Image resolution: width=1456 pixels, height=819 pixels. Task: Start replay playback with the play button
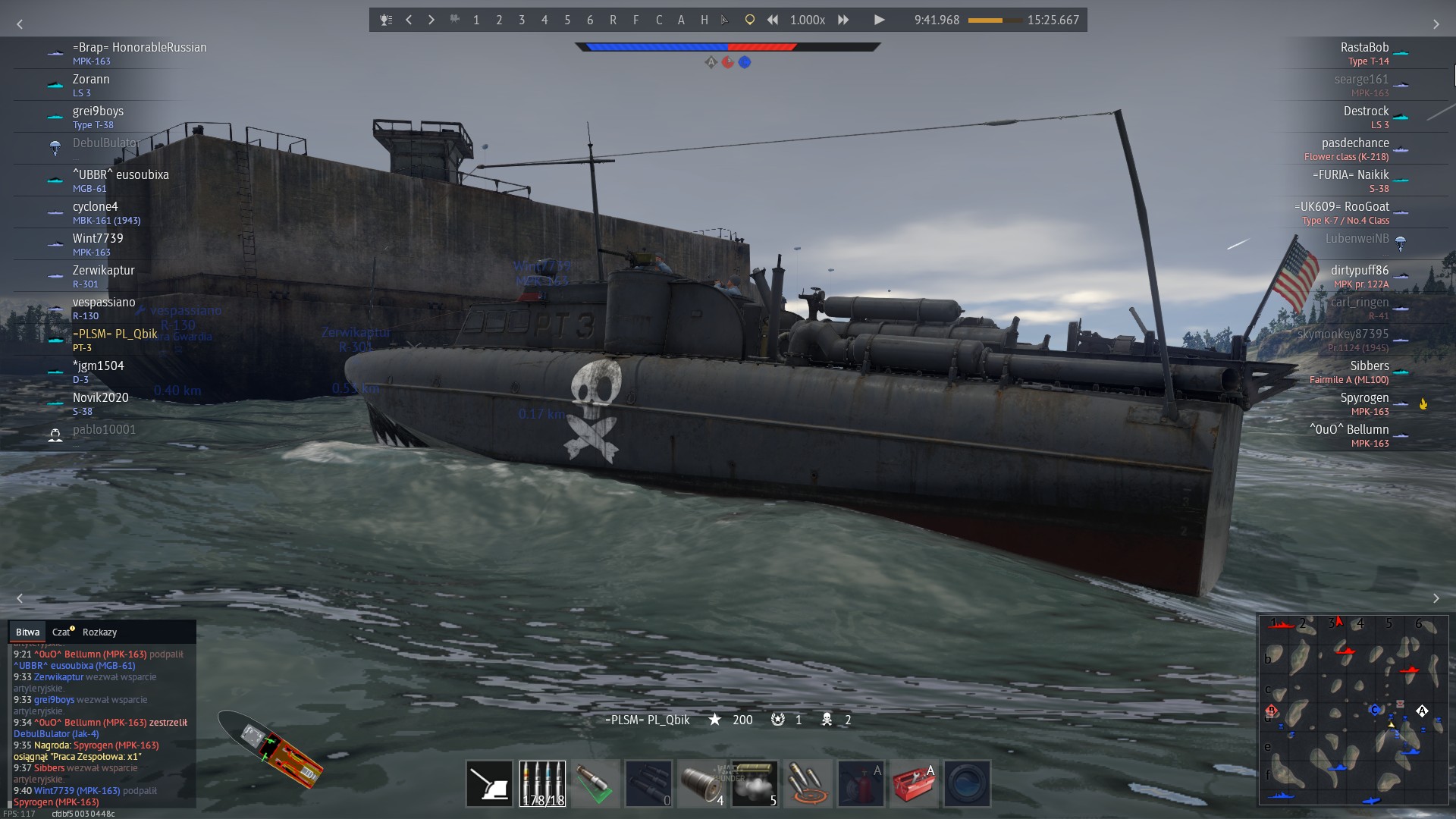point(879,20)
